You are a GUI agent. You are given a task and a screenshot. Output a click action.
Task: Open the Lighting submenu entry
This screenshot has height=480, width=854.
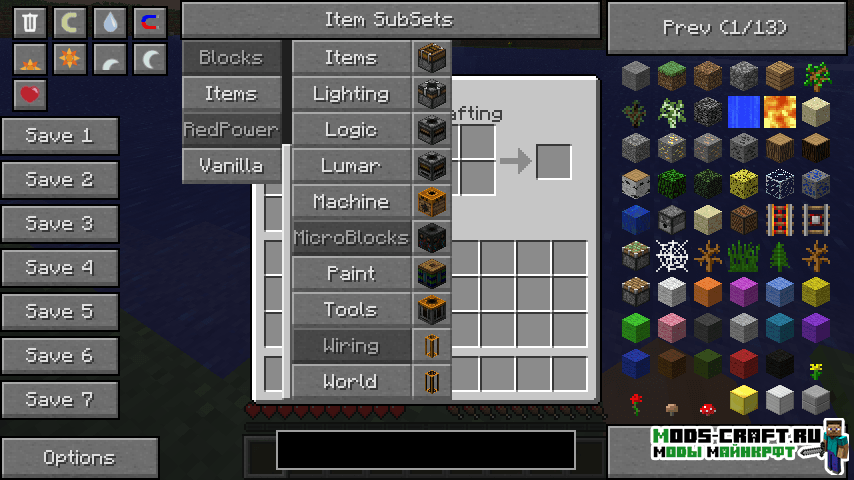[351, 94]
